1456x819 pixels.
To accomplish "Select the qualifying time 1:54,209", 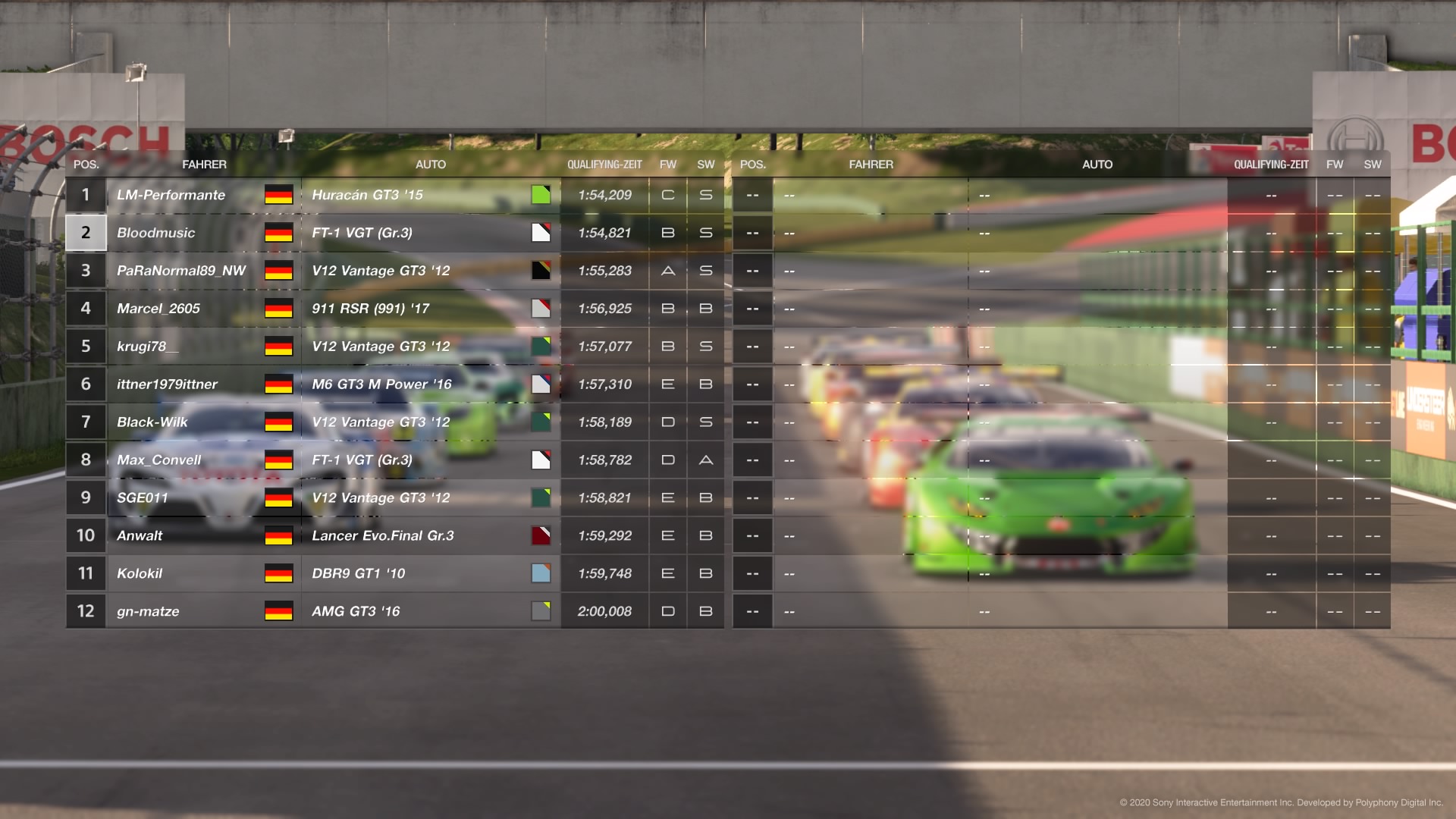I will 604,194.
